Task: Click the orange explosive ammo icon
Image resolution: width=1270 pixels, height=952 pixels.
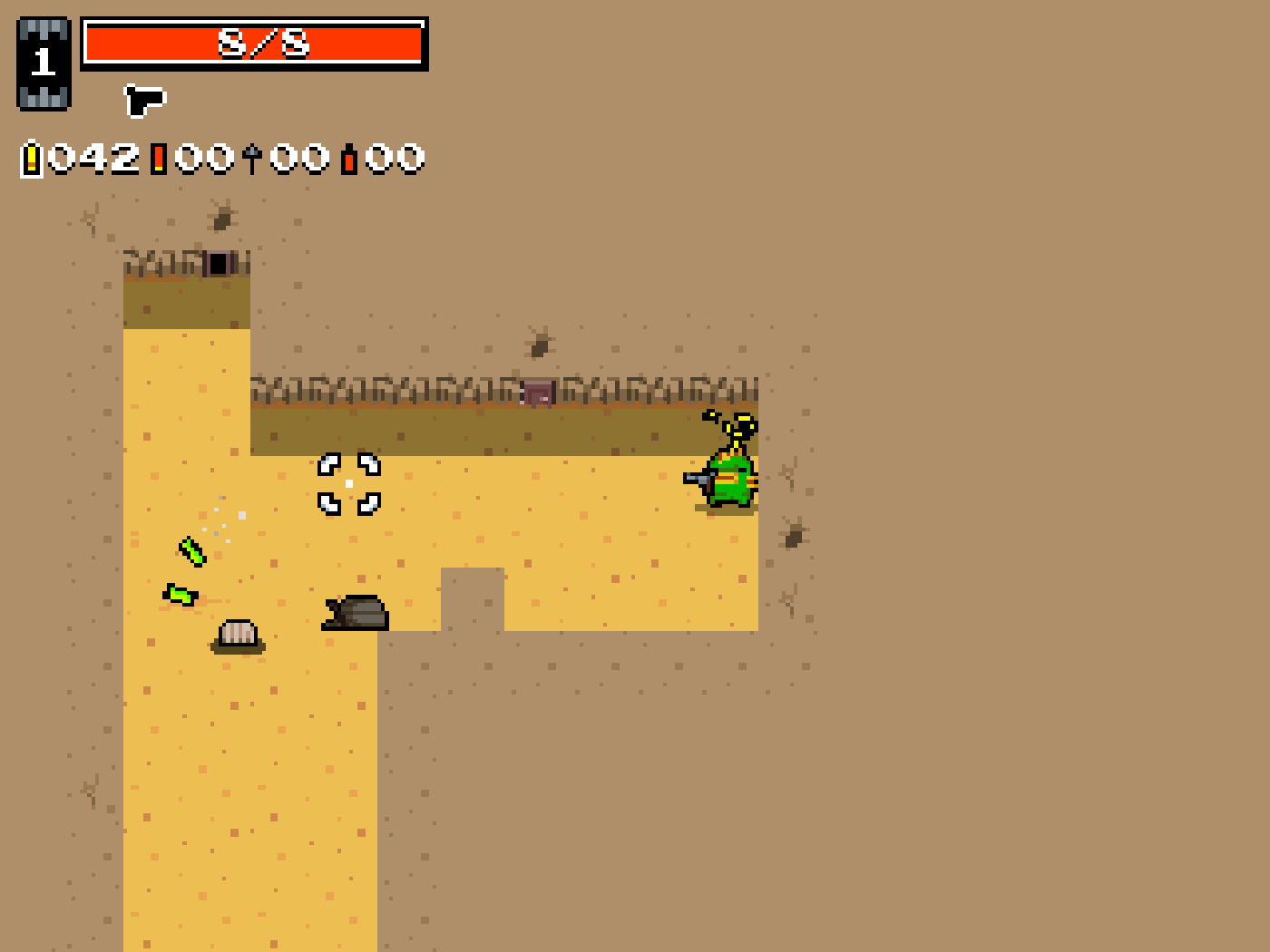Action: tap(348, 158)
